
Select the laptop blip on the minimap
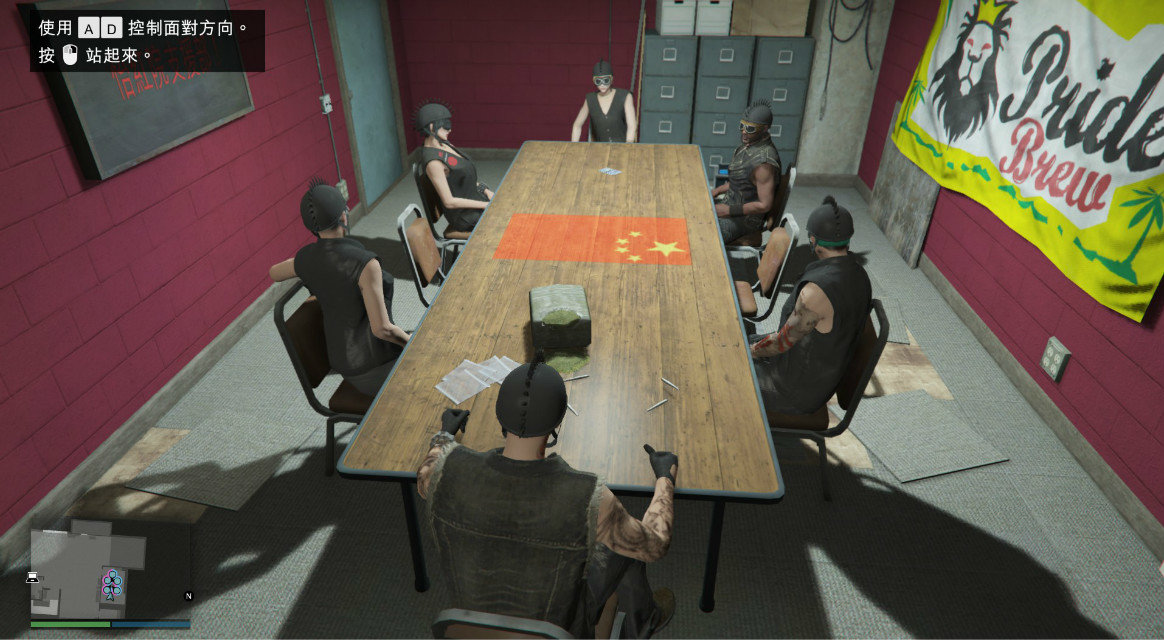33,576
